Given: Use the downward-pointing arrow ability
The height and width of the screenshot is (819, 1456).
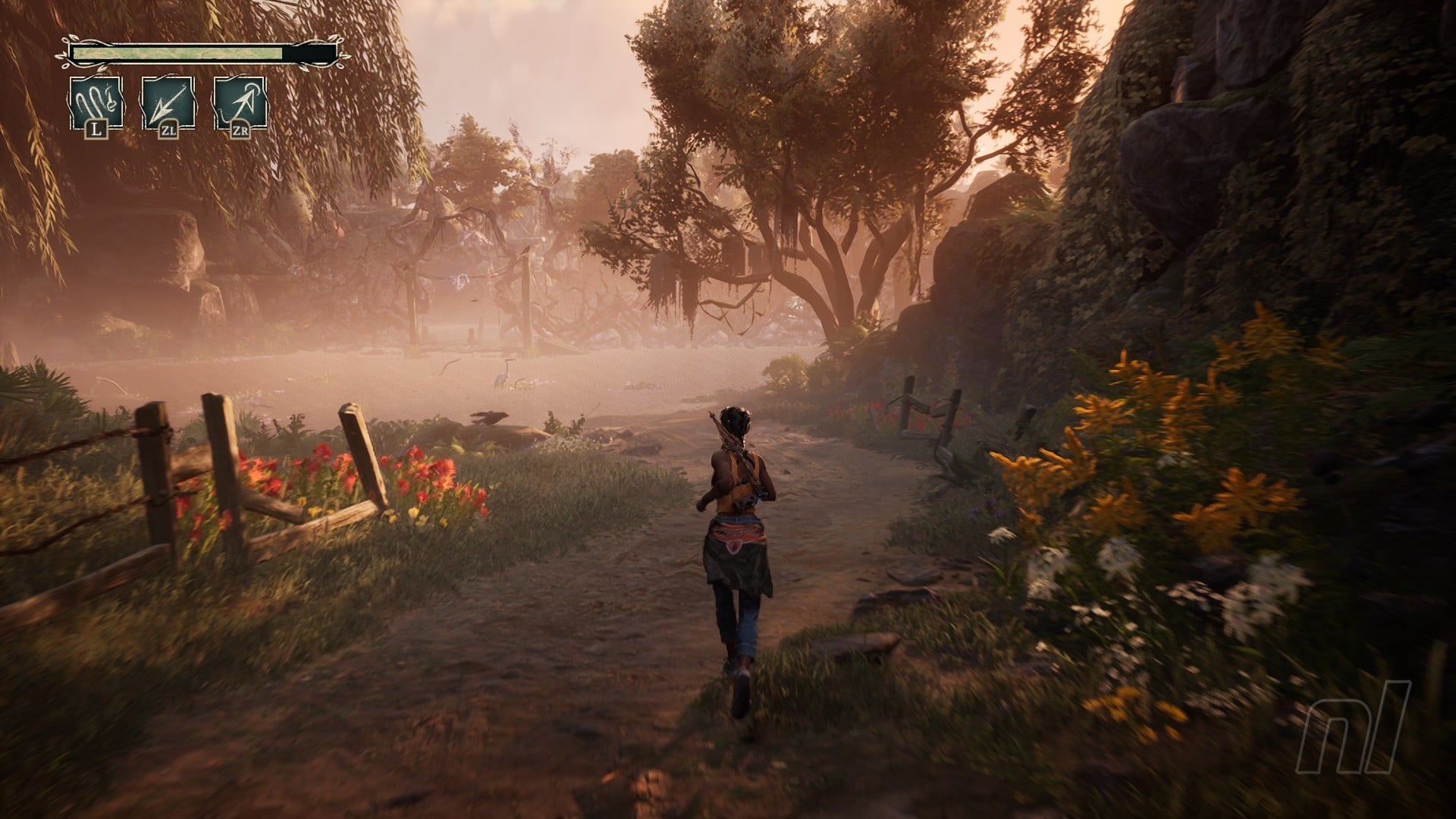Looking at the screenshot, I should click(x=168, y=102).
